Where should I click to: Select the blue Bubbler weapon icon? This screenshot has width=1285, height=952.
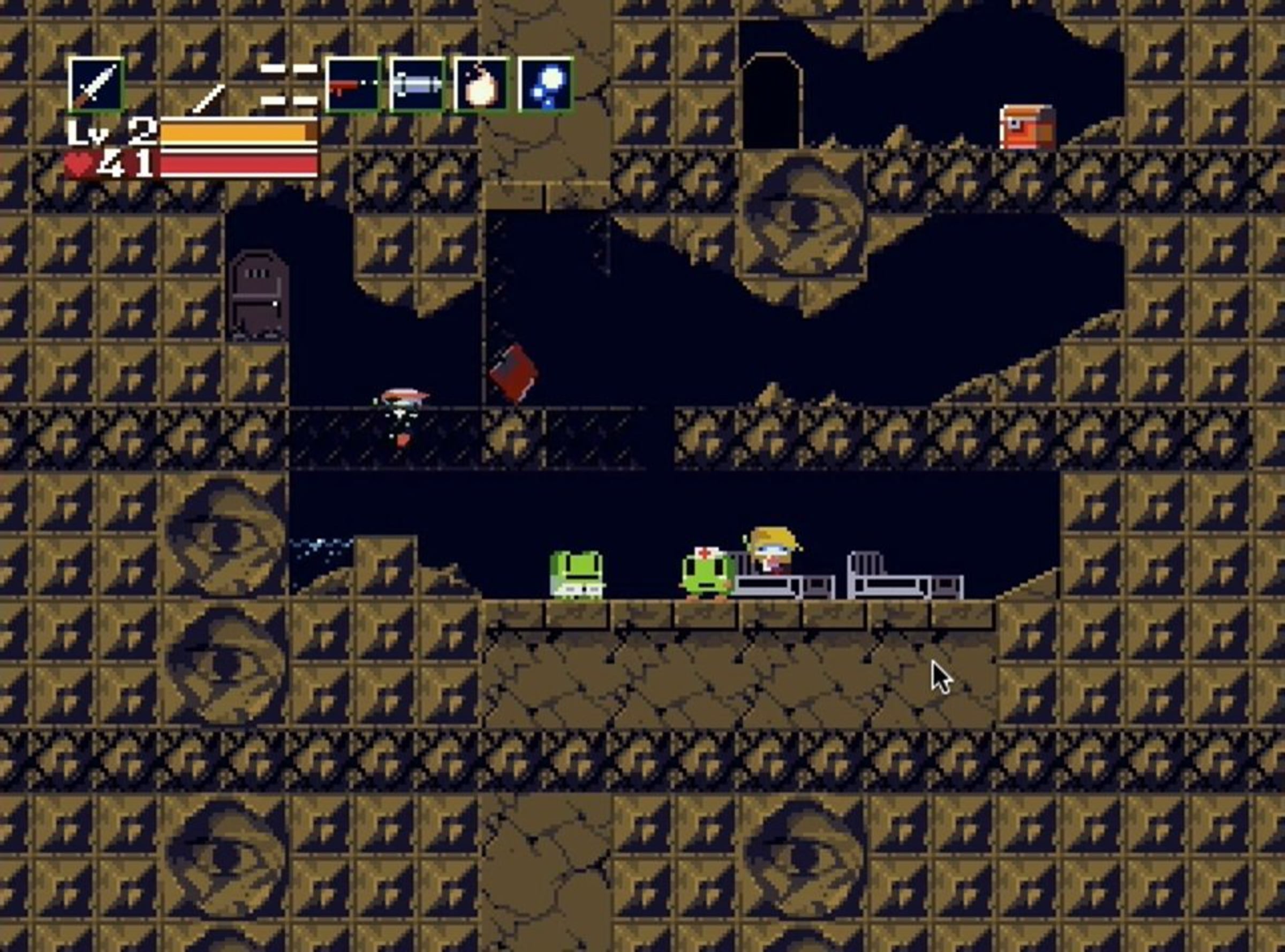[545, 85]
